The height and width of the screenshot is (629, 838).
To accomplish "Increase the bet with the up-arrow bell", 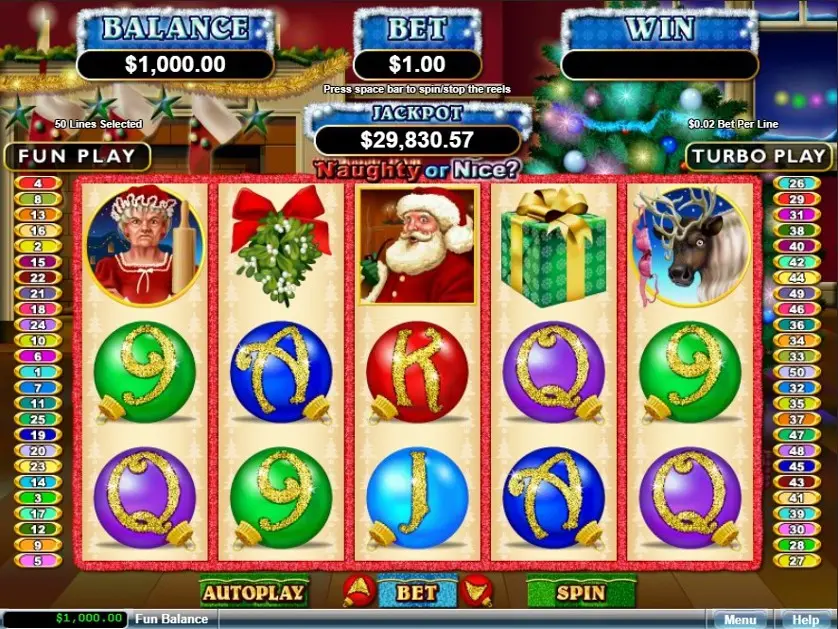I will pos(353,591).
